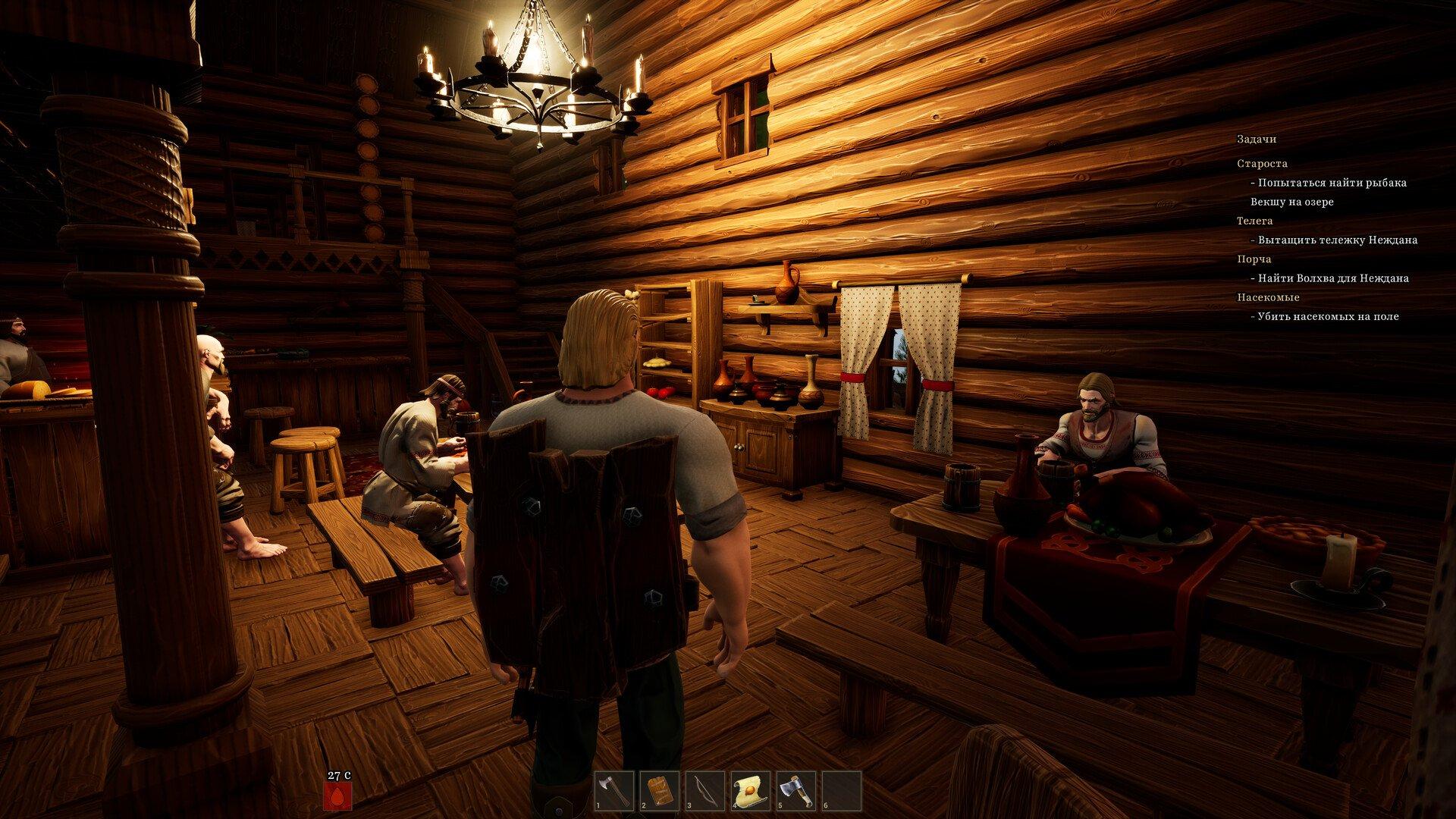Click the empty hotbar slot 6

click(842, 791)
